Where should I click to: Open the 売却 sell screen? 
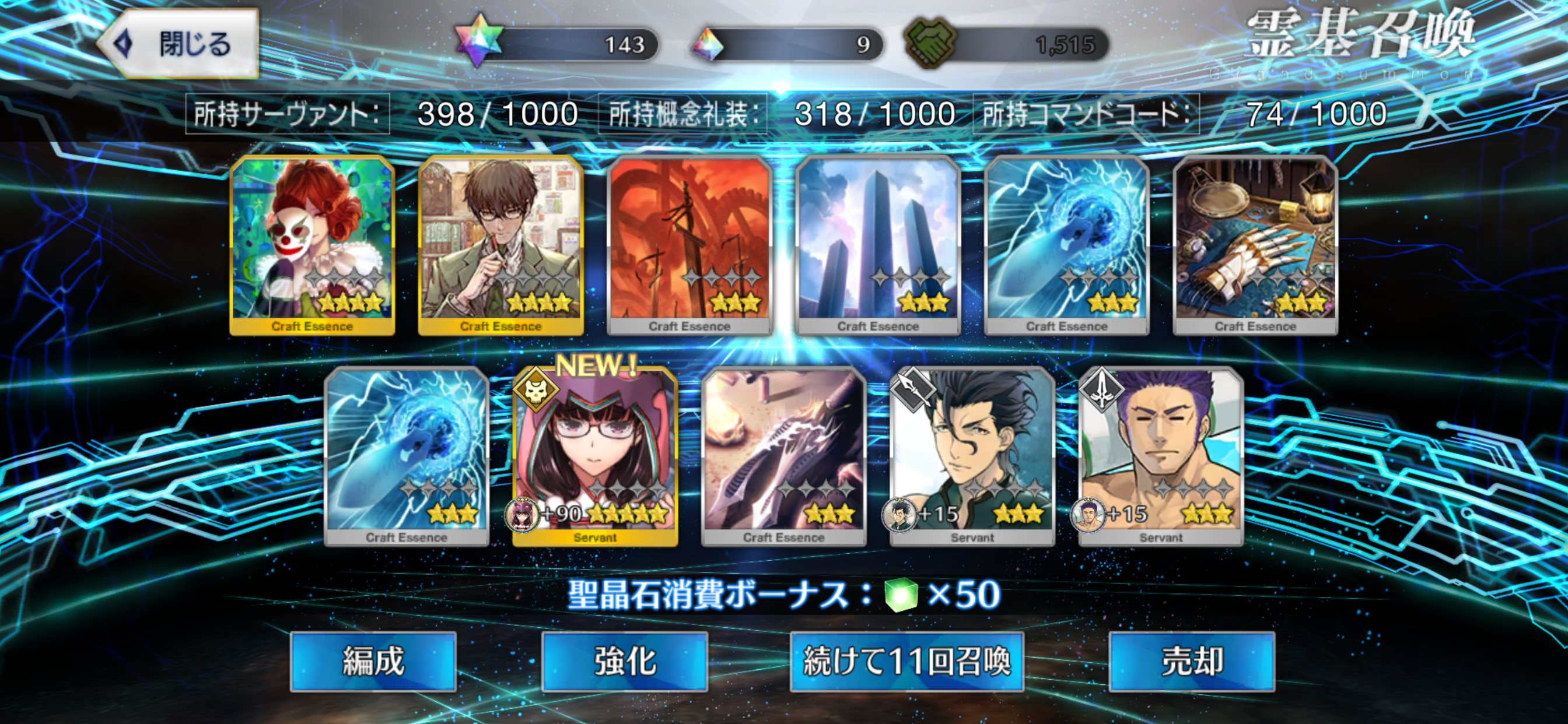point(1191,661)
